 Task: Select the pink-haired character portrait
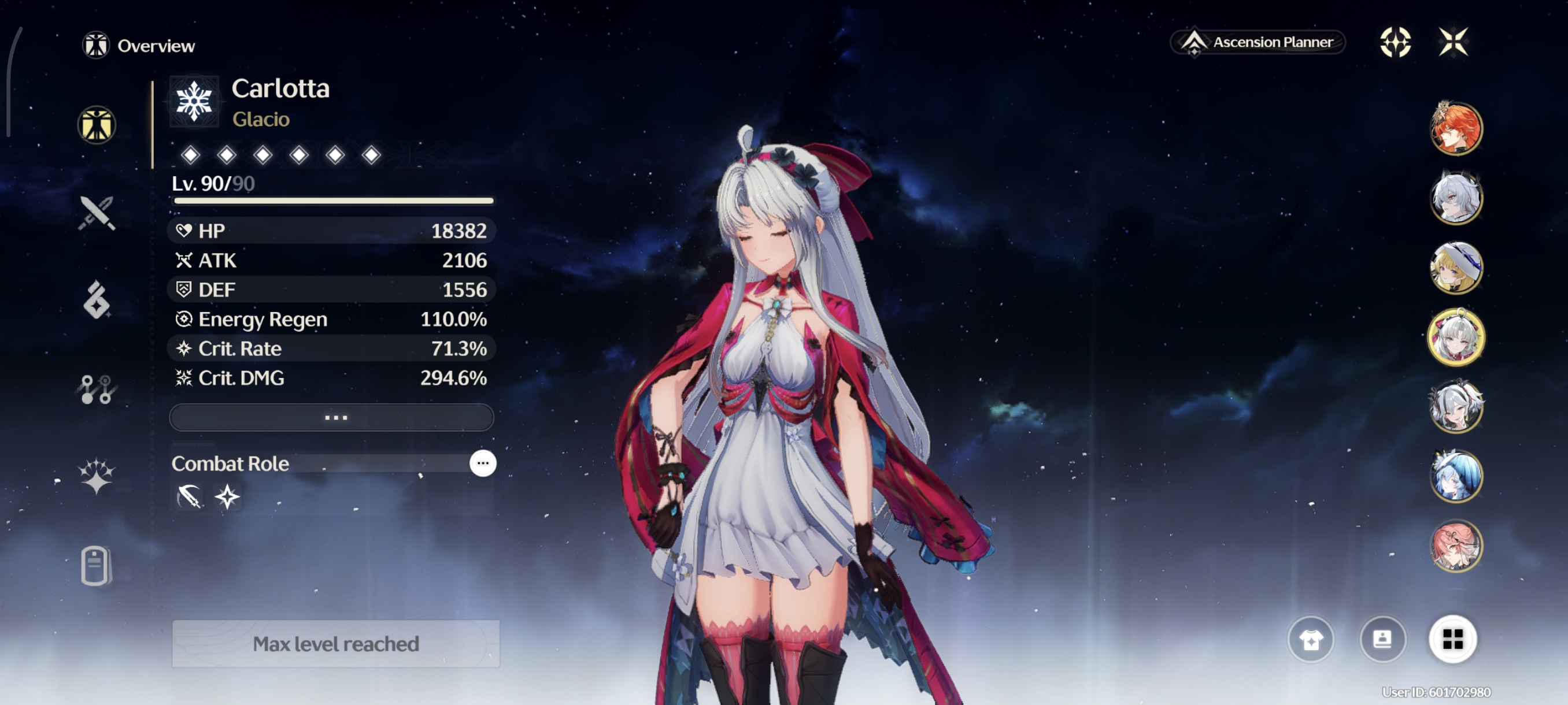click(x=1456, y=546)
